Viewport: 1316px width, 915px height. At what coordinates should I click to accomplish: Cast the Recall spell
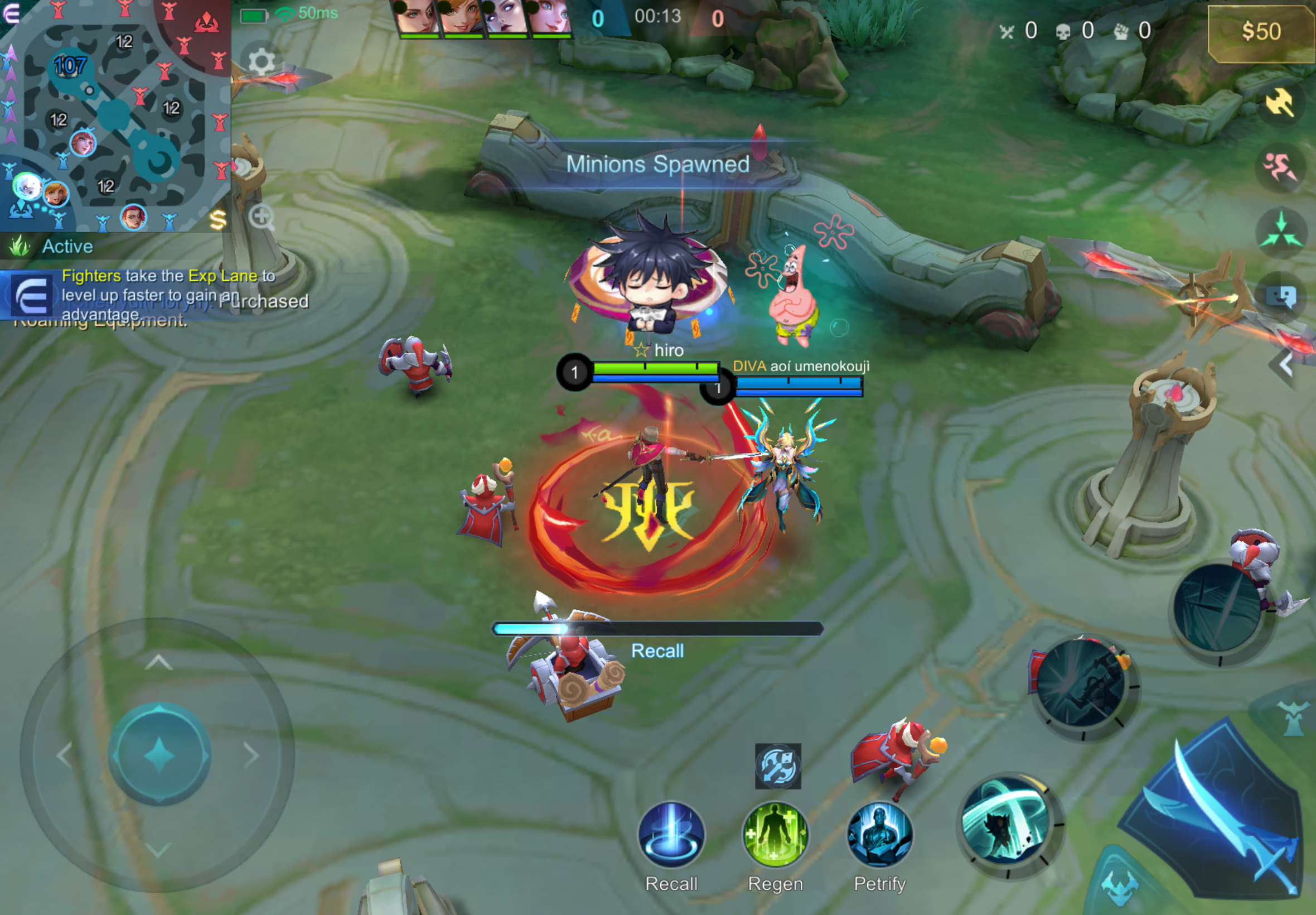click(671, 835)
